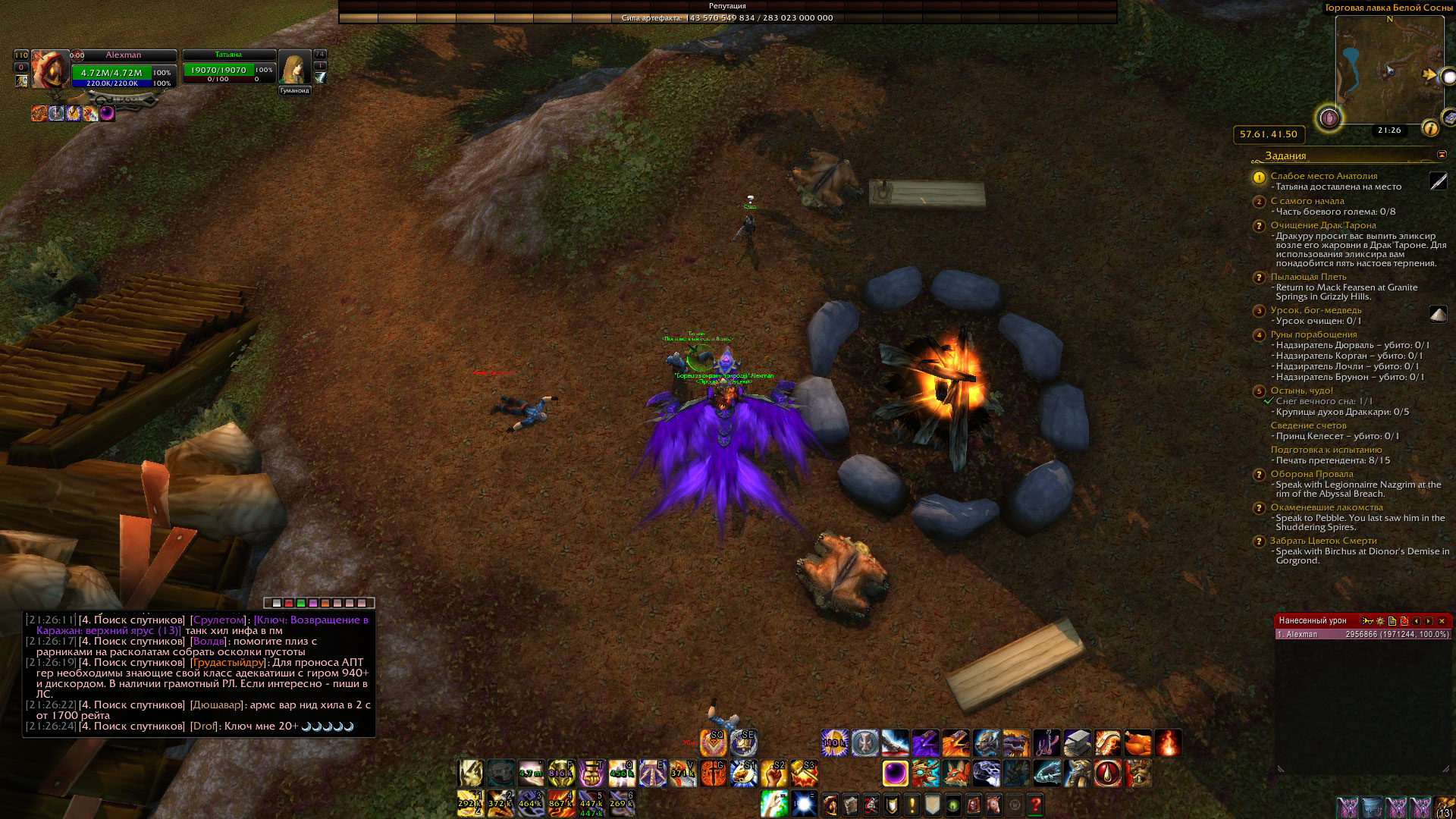Click the glowing pink garrison button by the minimap

(x=1329, y=118)
